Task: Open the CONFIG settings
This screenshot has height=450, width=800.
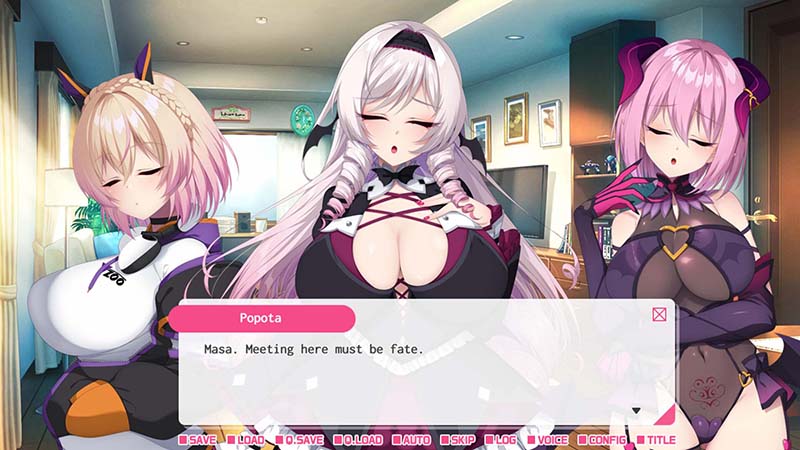Action: click(x=607, y=439)
